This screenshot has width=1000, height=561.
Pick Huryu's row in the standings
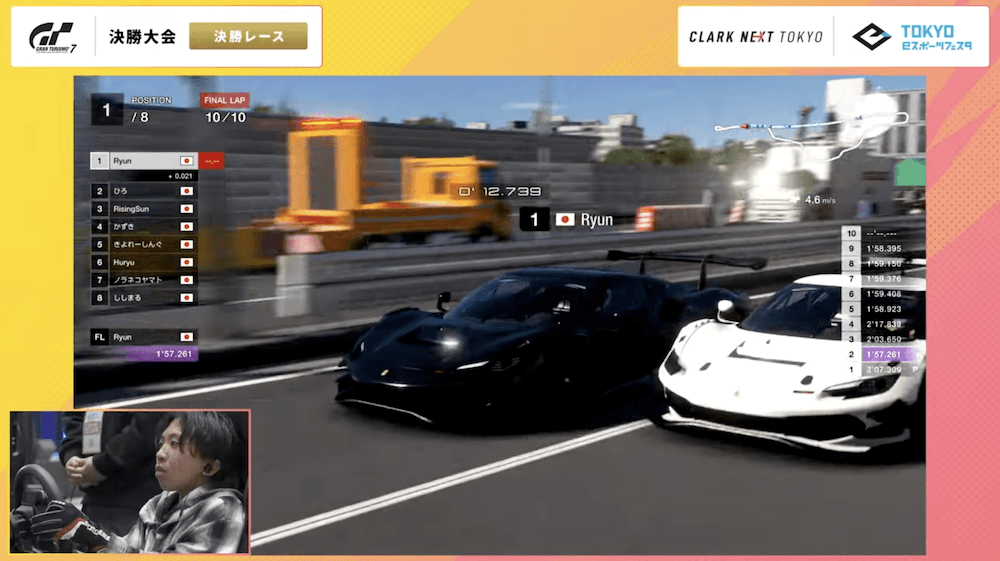(x=143, y=262)
